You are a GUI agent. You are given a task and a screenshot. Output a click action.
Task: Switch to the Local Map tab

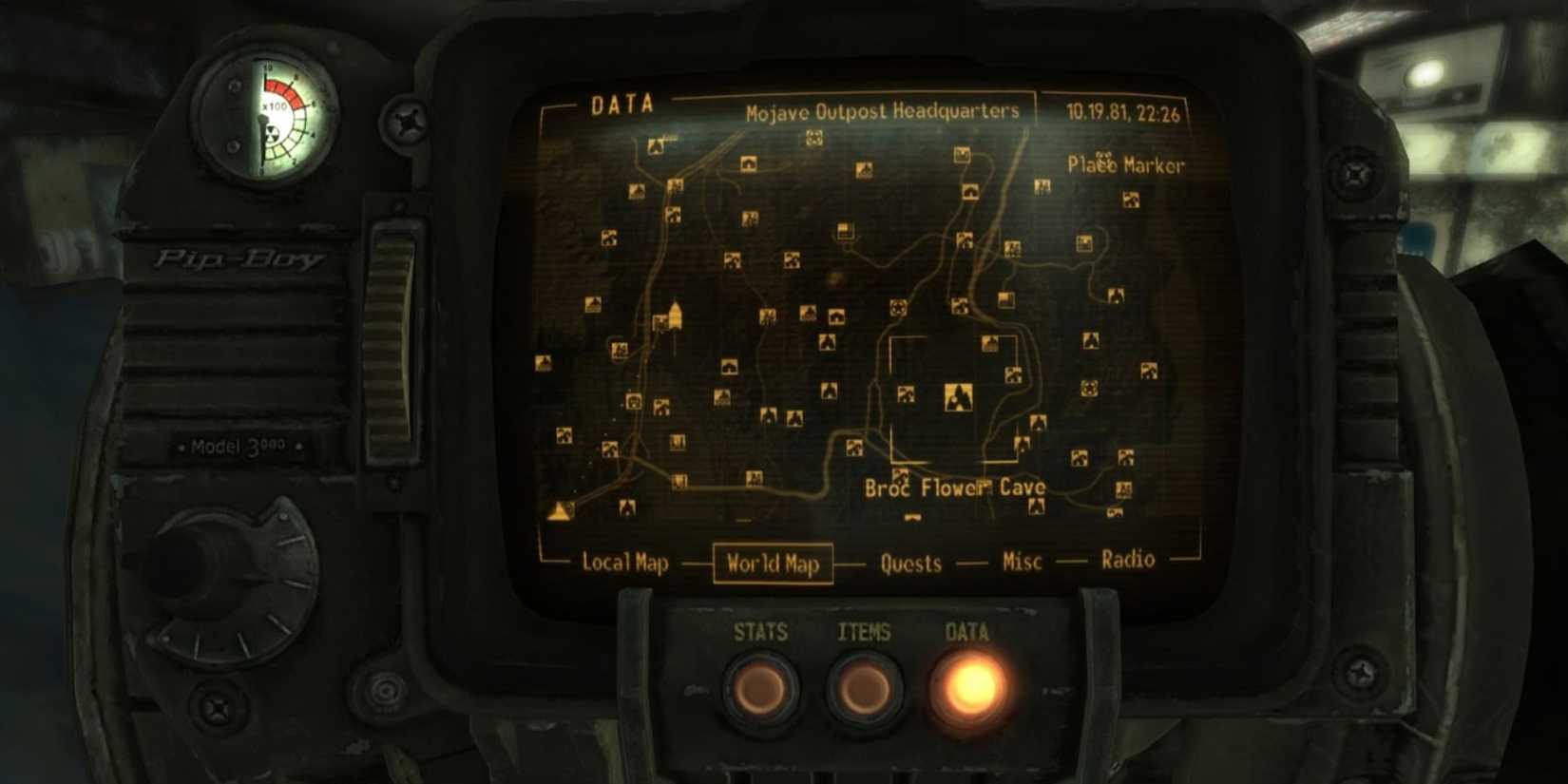(x=626, y=562)
